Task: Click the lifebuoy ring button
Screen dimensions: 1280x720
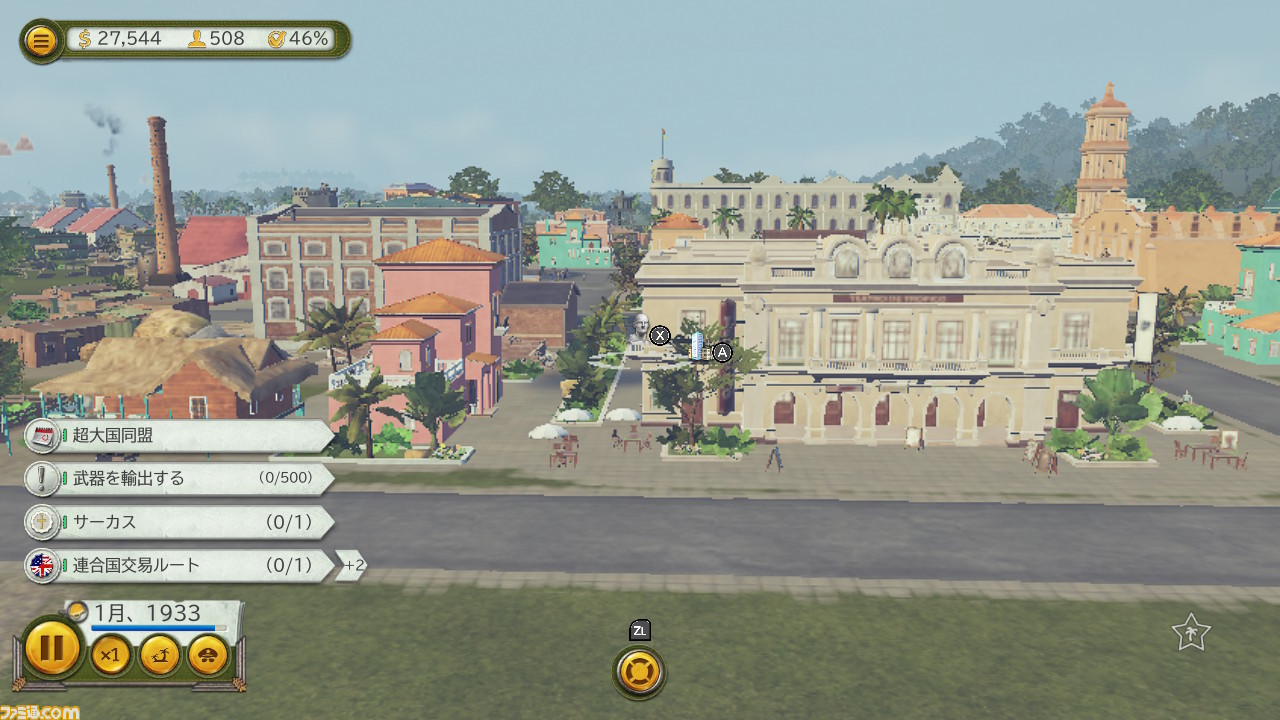Action: point(640,672)
